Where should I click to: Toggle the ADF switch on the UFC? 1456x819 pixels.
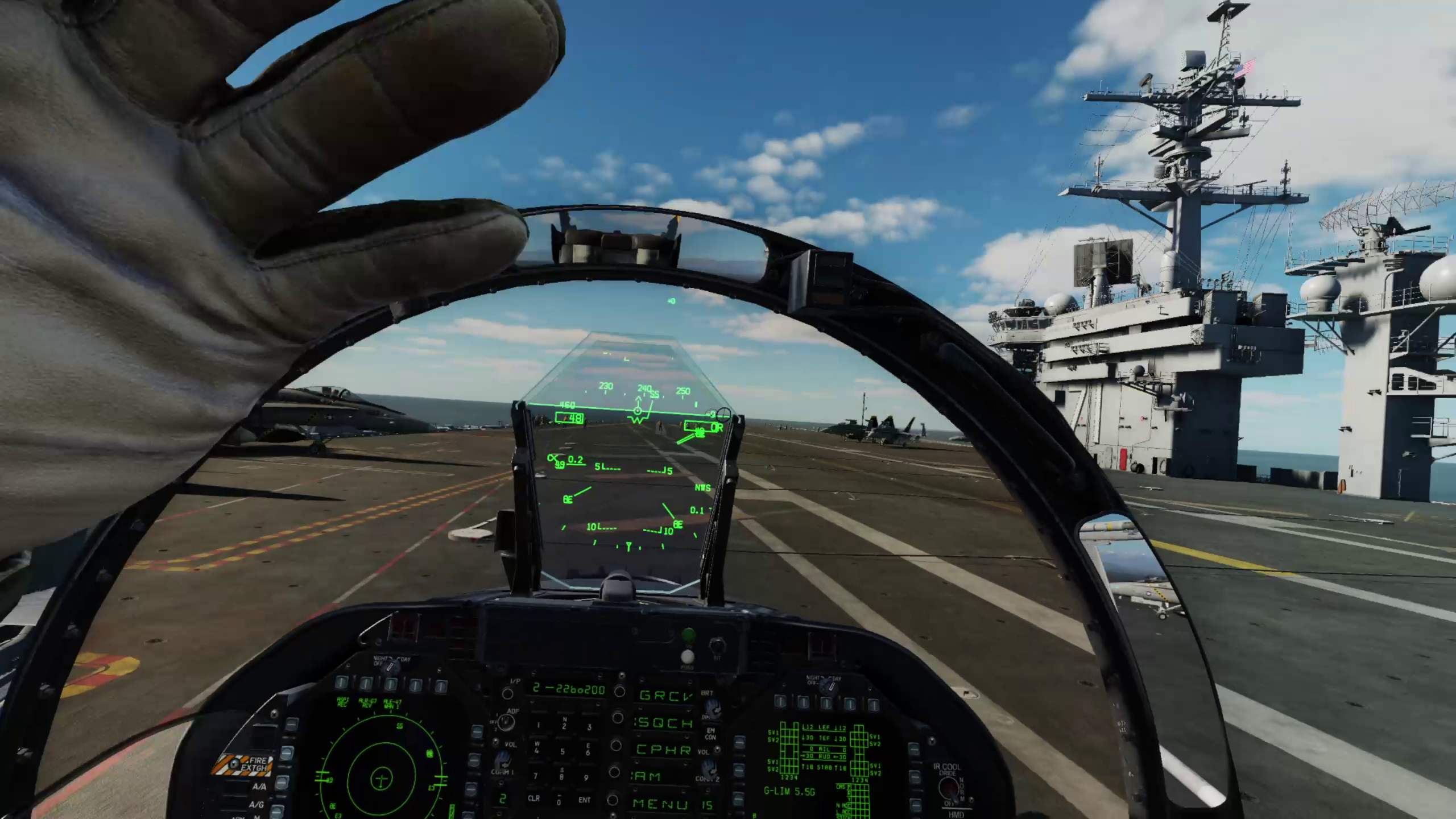click(505, 721)
